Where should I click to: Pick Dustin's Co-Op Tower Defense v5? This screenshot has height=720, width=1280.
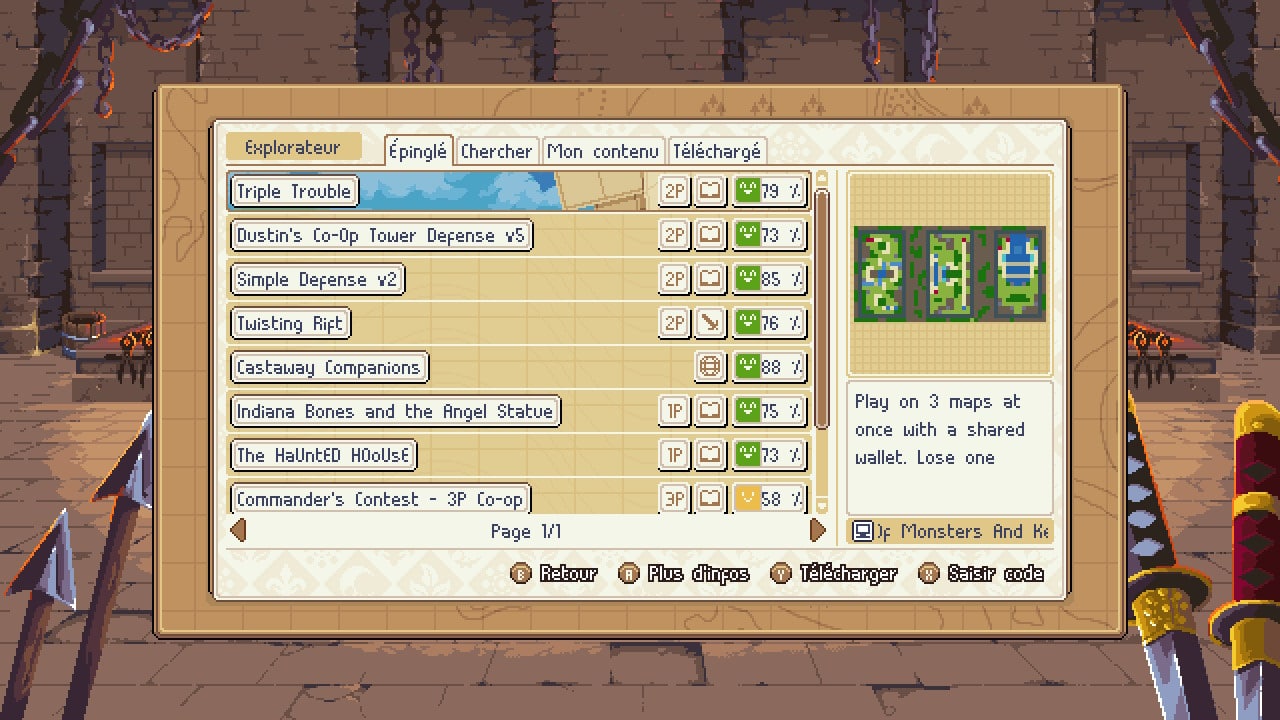[x=380, y=235]
